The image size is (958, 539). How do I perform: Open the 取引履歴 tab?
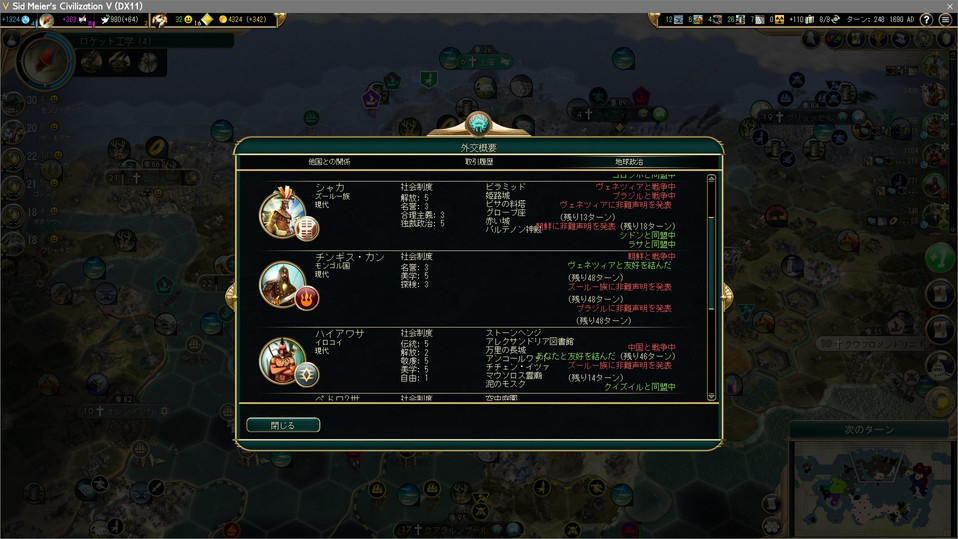coord(478,162)
